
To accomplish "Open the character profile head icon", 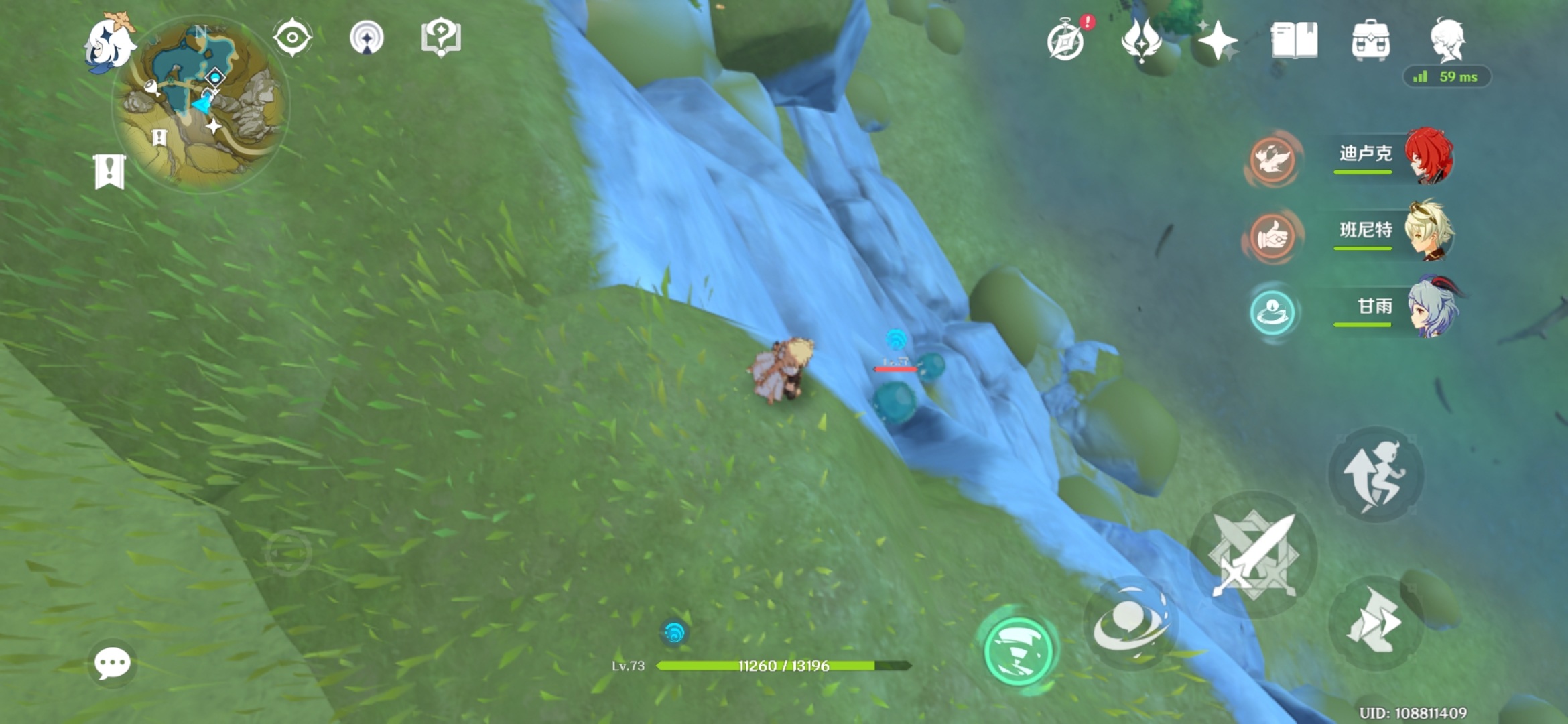I will coord(1447,39).
